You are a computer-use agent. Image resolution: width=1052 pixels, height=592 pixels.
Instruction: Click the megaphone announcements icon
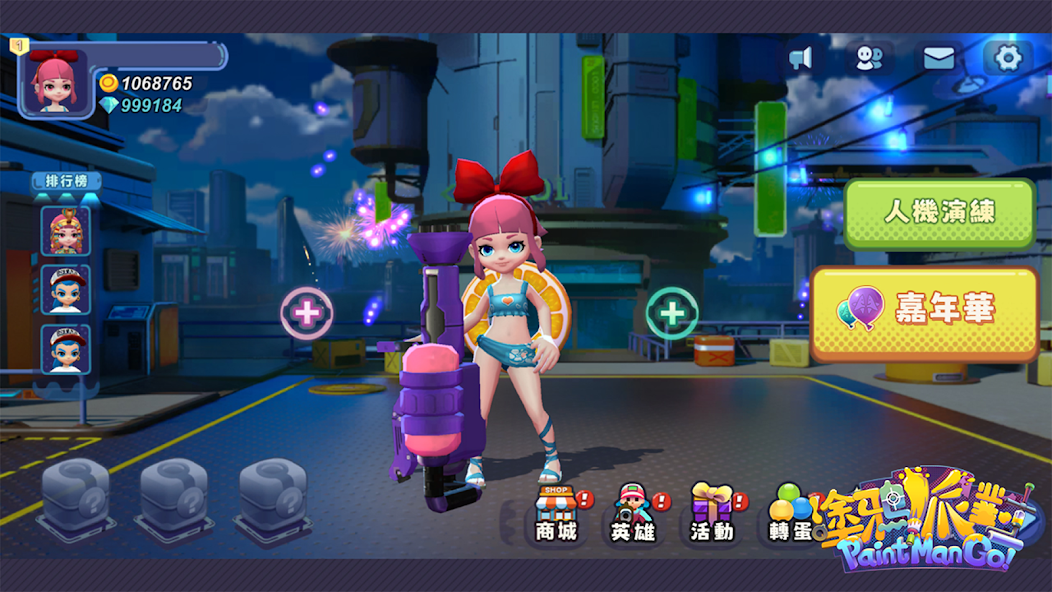pyautogui.click(x=800, y=58)
